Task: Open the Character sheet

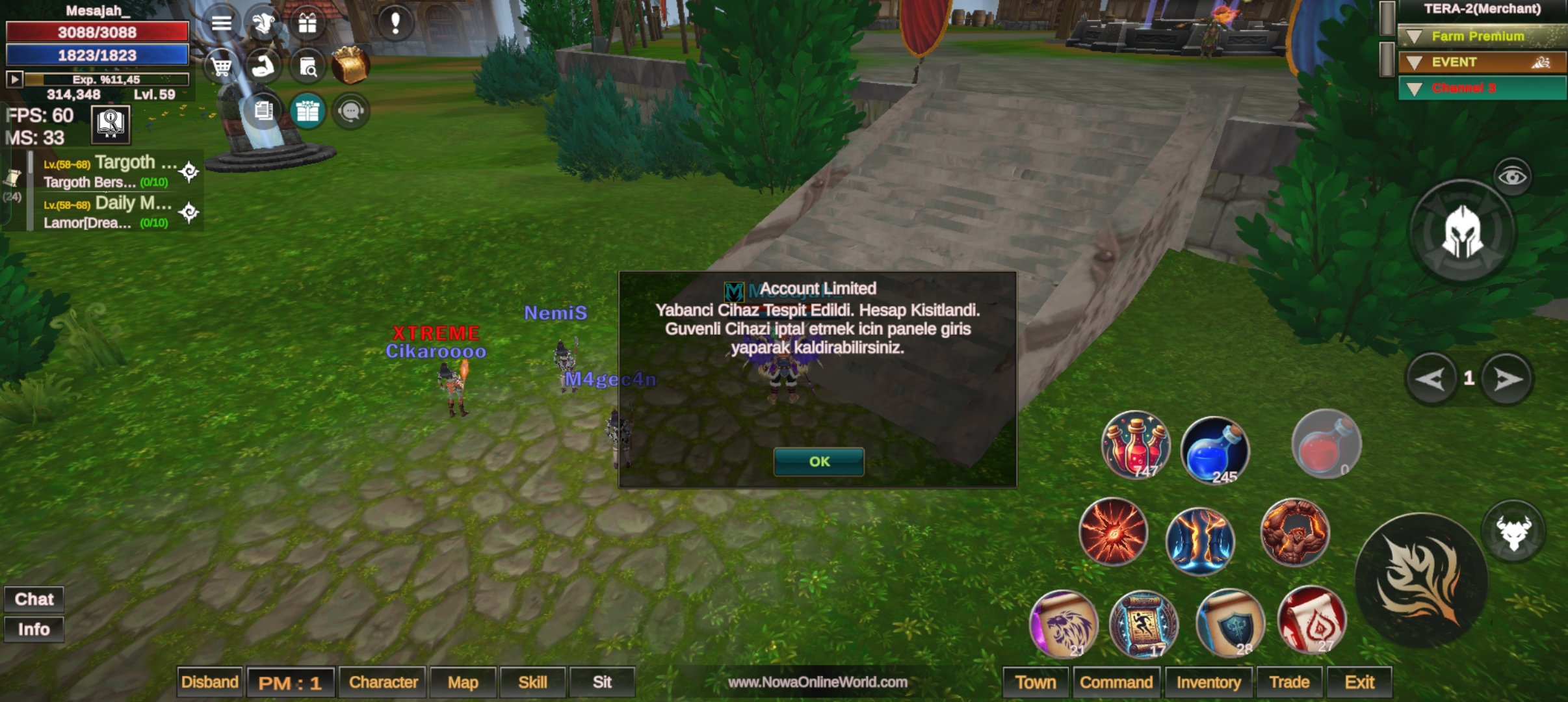Action: 383,682
